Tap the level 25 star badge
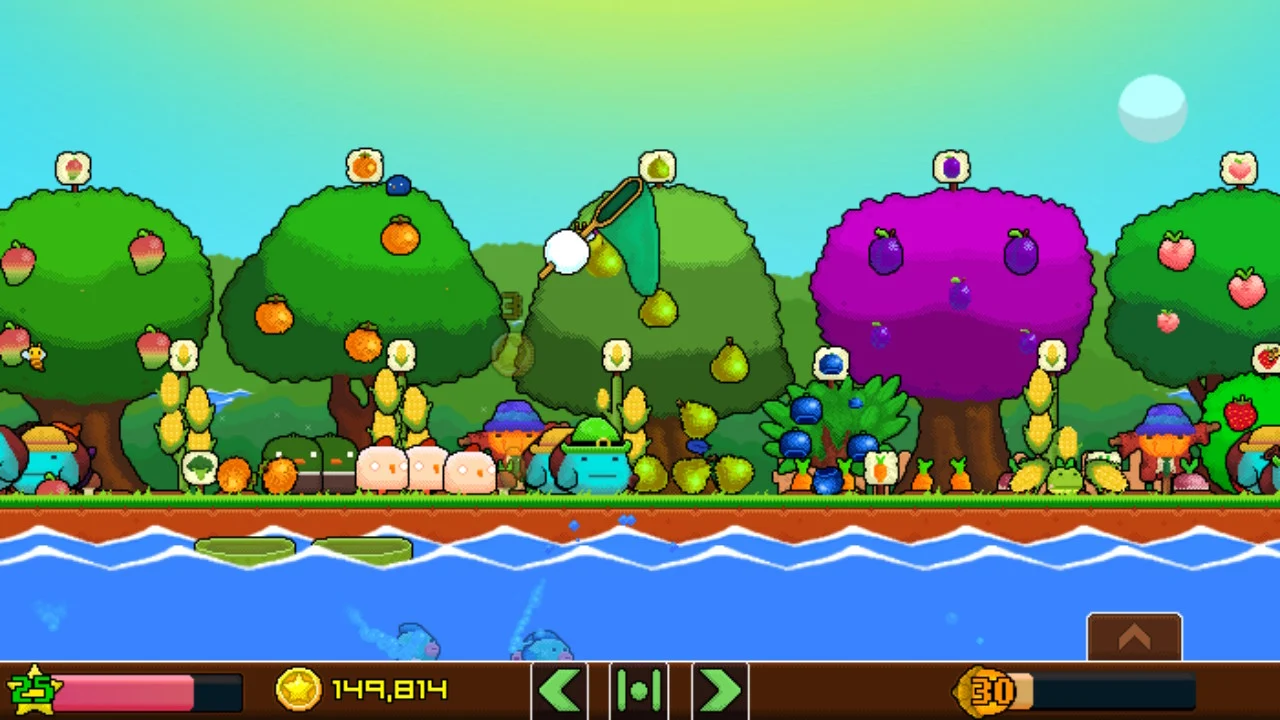 tap(32, 690)
